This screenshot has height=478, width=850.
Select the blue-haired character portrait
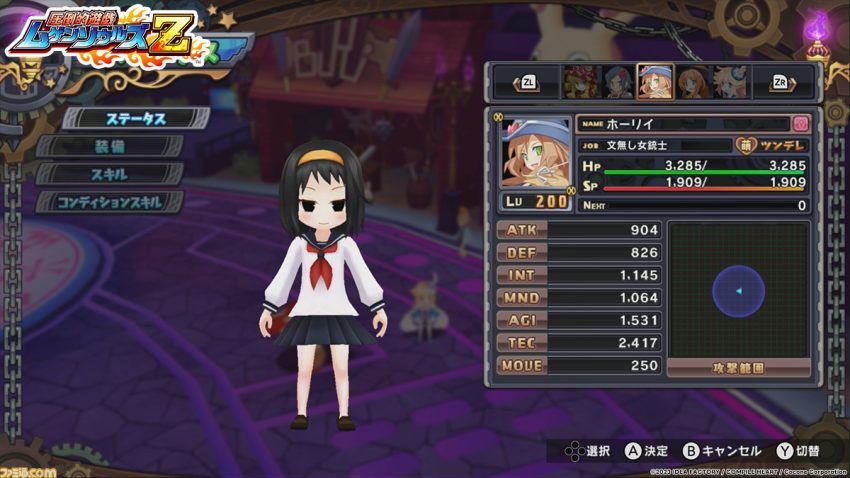pos(616,82)
